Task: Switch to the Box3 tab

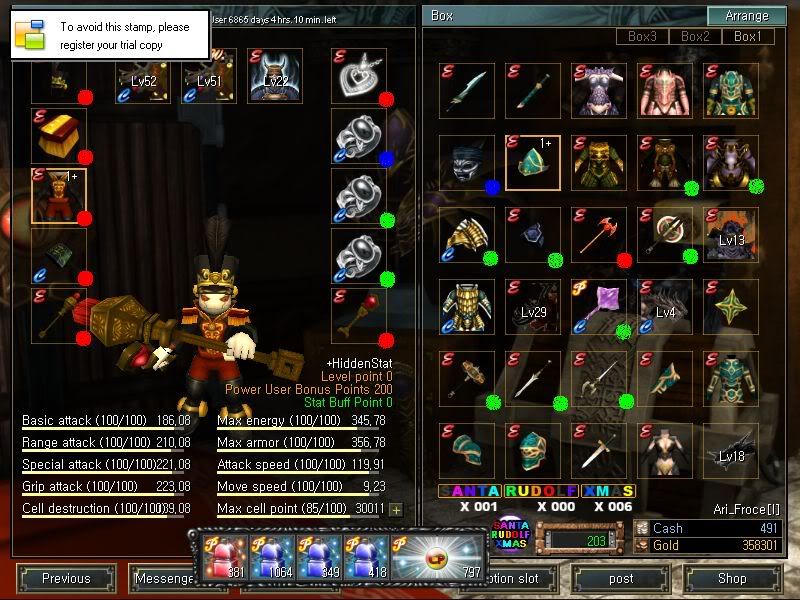Action: (642, 37)
